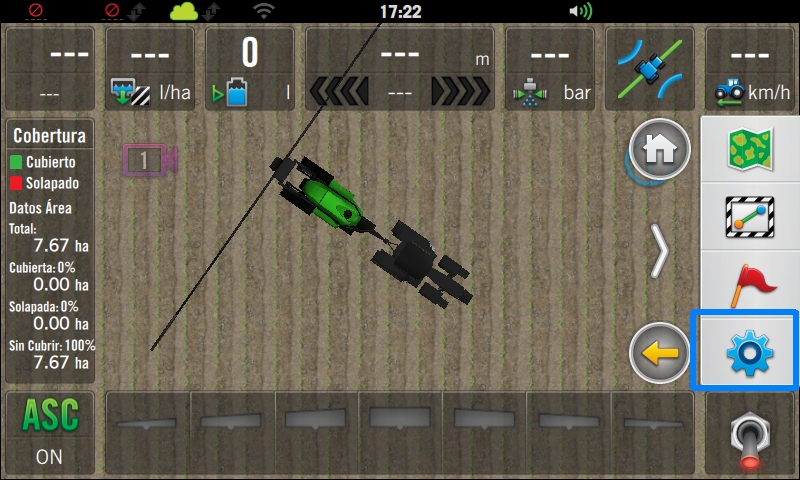The image size is (800, 480).
Task: Click the yellow back arrow button
Action: 659,353
